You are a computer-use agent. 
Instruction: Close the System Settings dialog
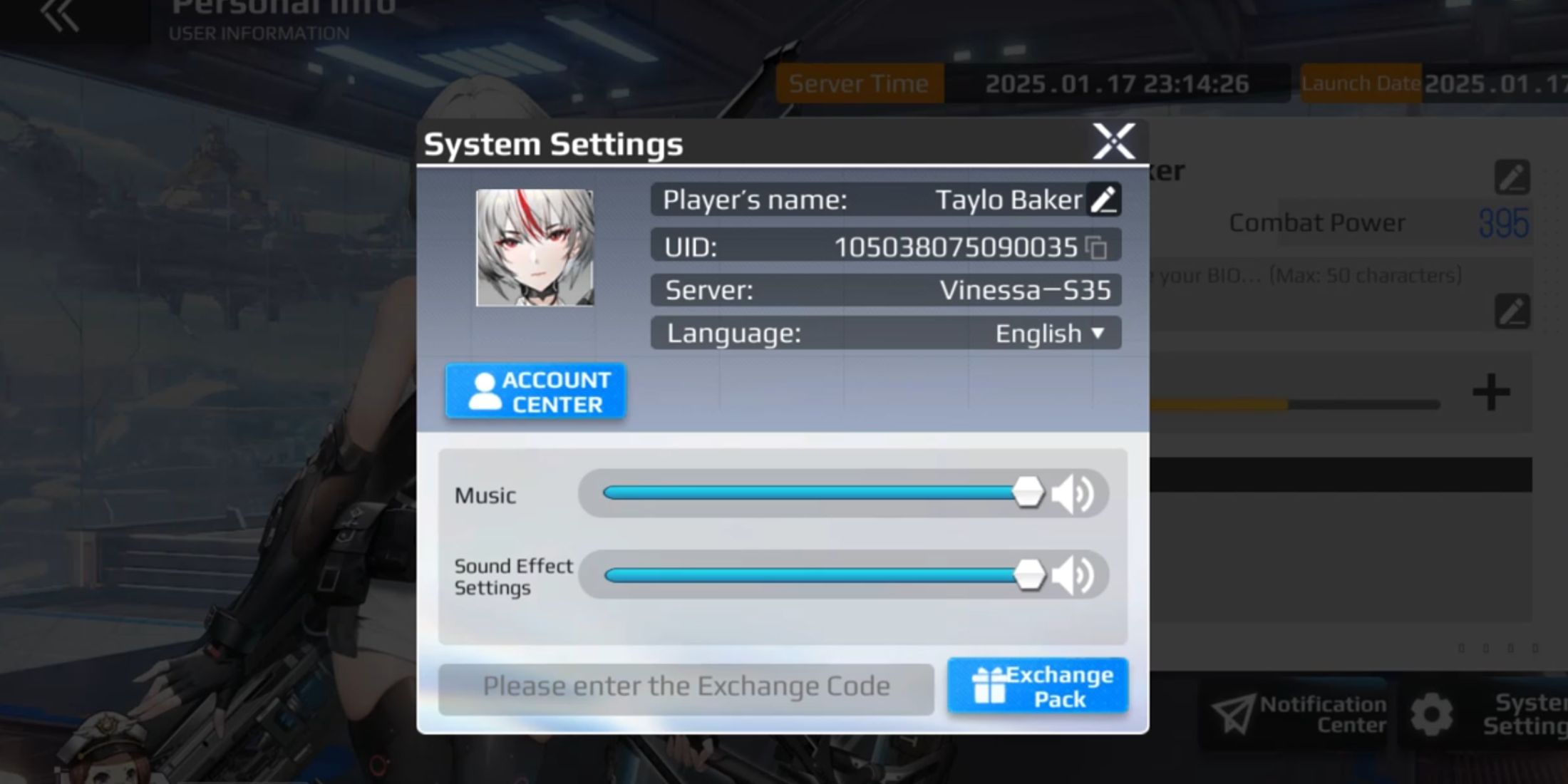1113,142
